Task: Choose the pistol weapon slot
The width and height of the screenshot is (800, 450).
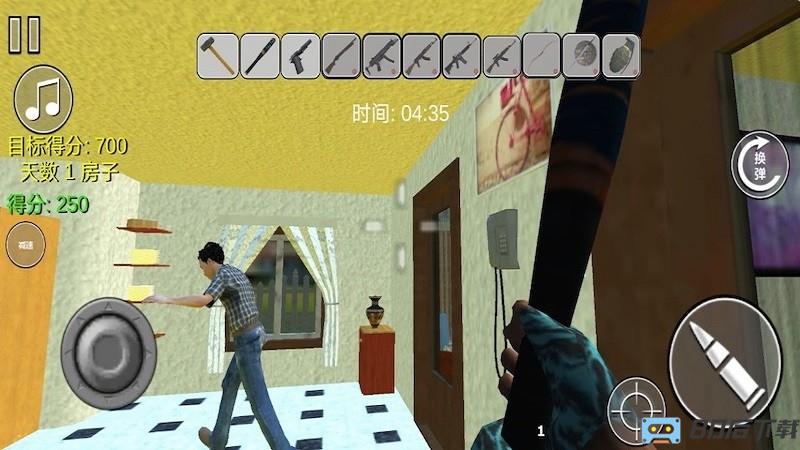Action: (299, 55)
